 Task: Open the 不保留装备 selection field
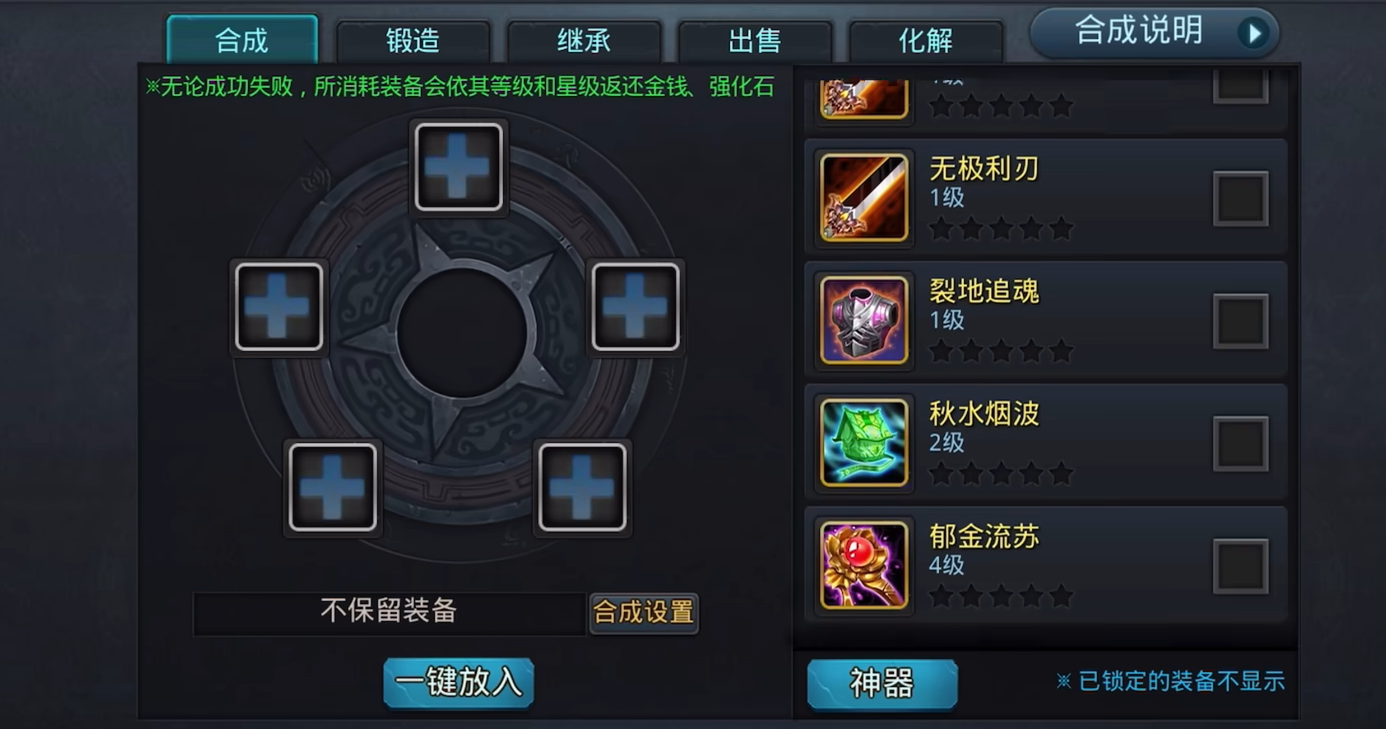(x=392, y=611)
